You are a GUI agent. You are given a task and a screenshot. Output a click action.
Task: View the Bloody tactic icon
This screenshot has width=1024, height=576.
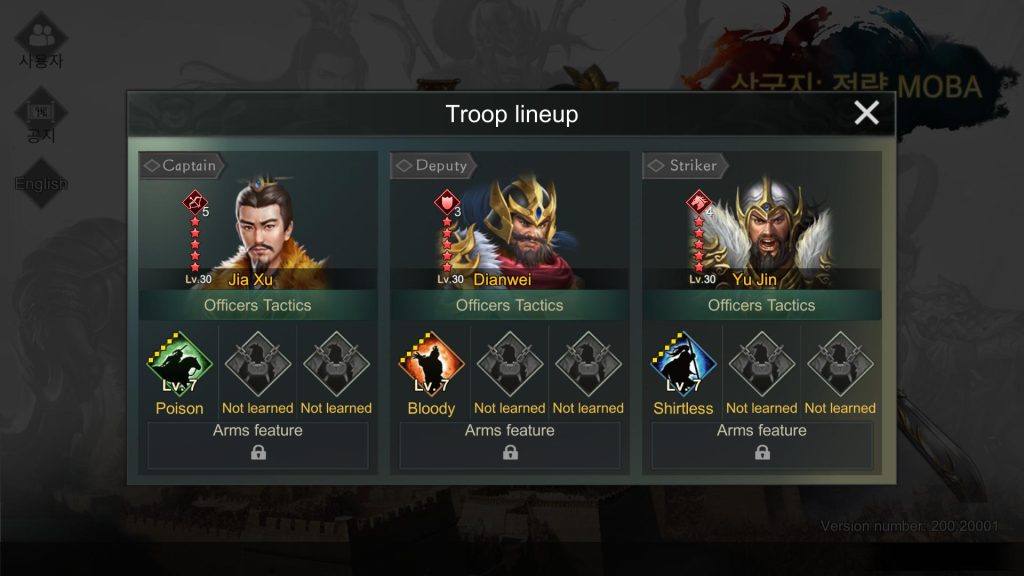point(431,366)
